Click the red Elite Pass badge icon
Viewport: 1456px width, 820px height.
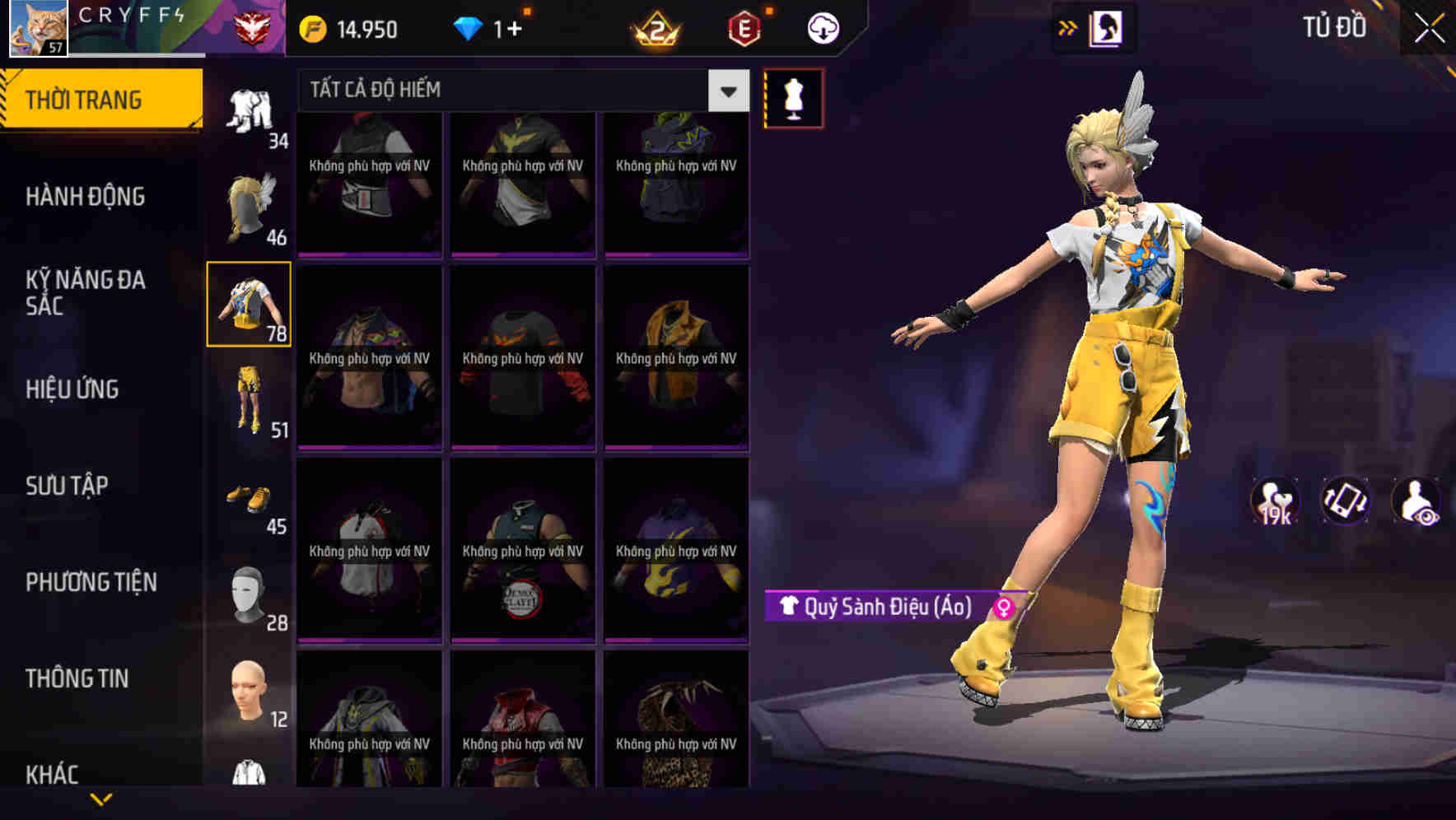coord(743,26)
